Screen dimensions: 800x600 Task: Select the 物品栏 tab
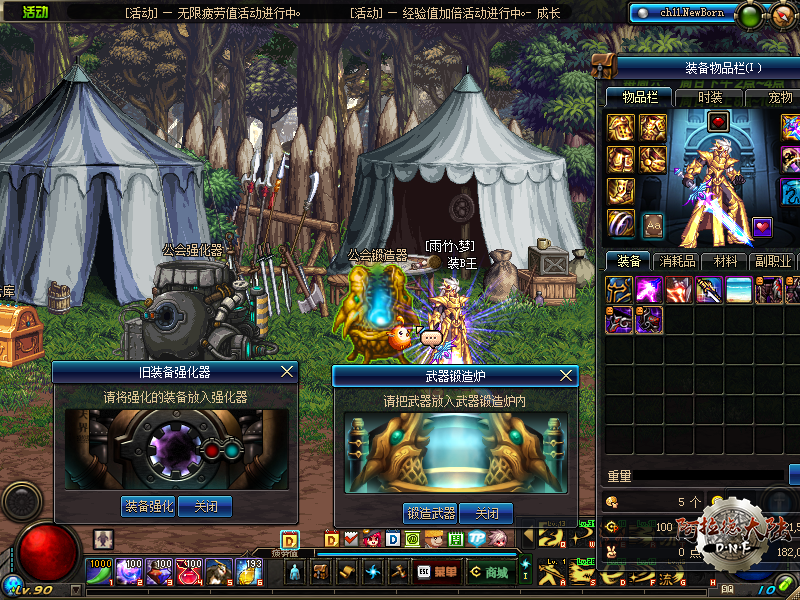point(639,97)
